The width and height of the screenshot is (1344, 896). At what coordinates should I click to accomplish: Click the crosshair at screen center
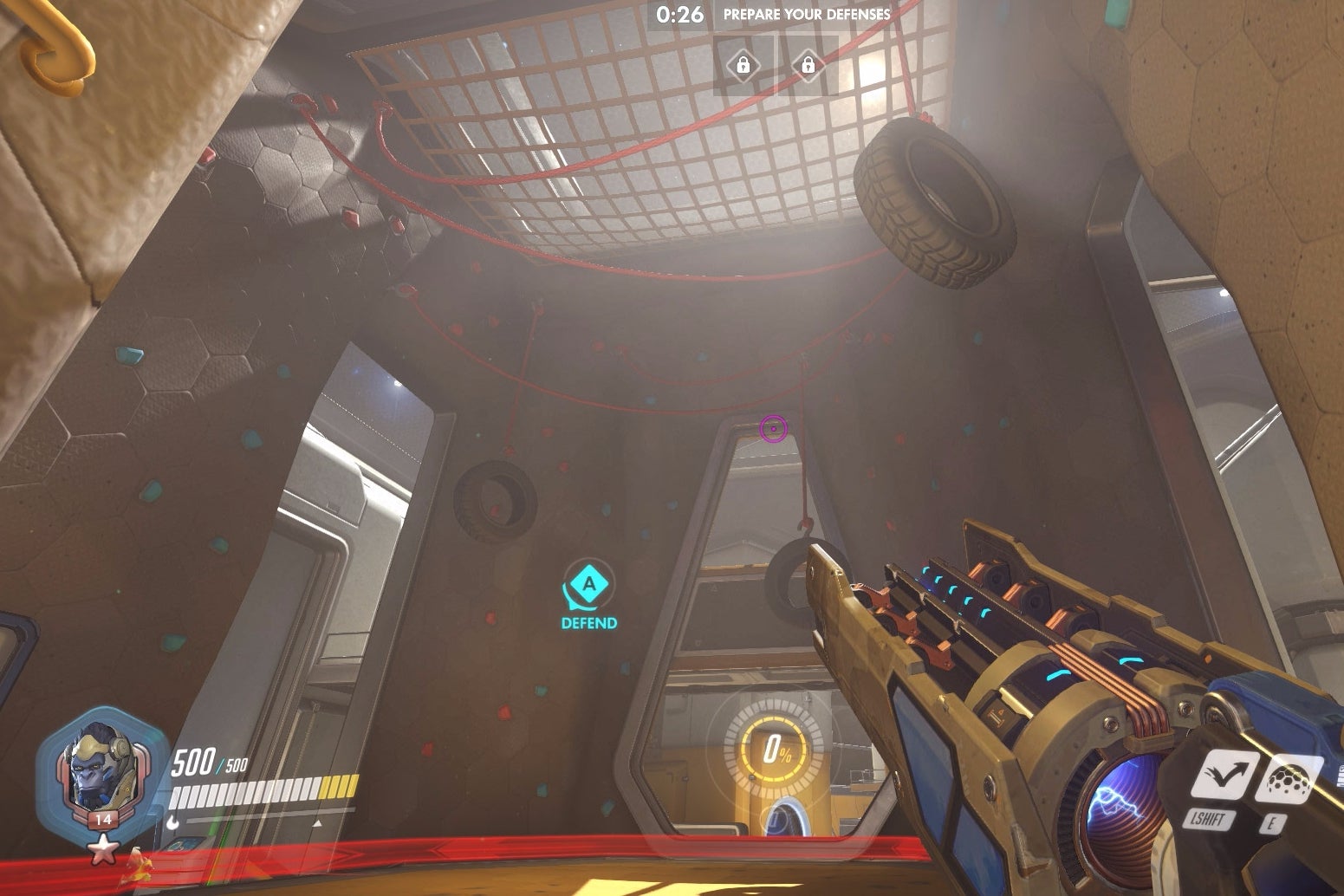point(771,427)
